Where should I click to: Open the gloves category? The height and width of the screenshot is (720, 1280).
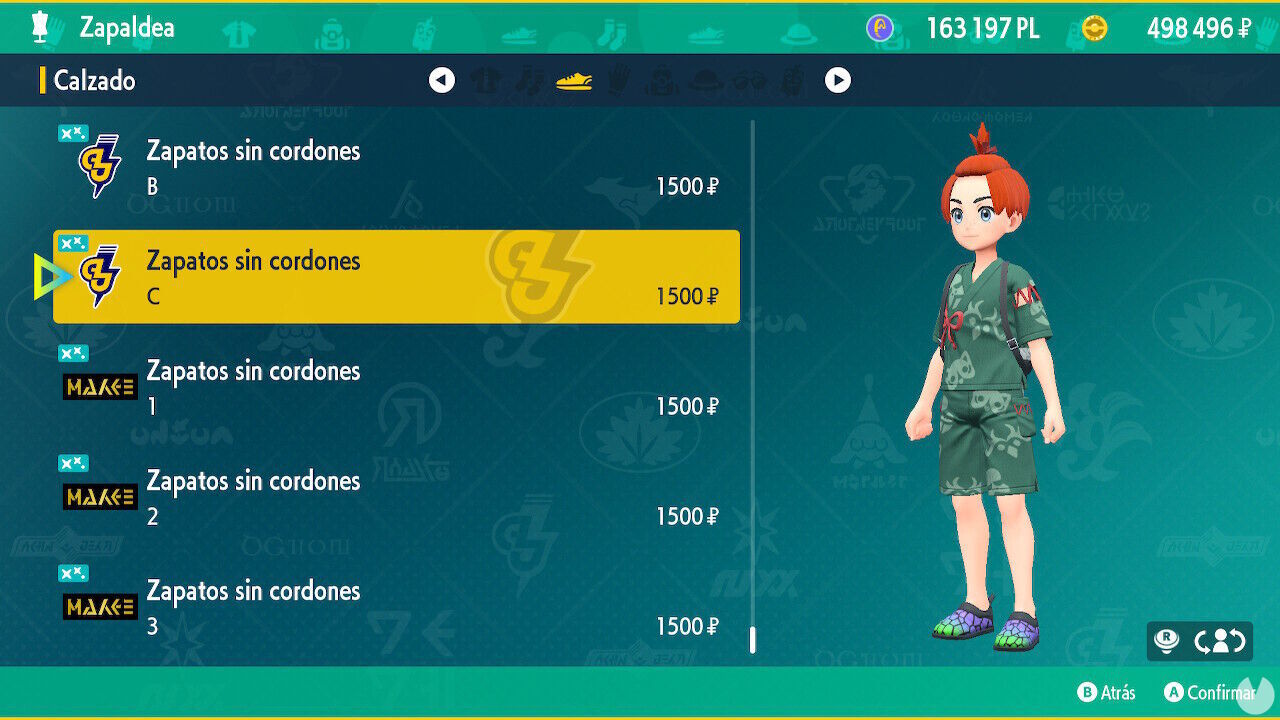[617, 80]
